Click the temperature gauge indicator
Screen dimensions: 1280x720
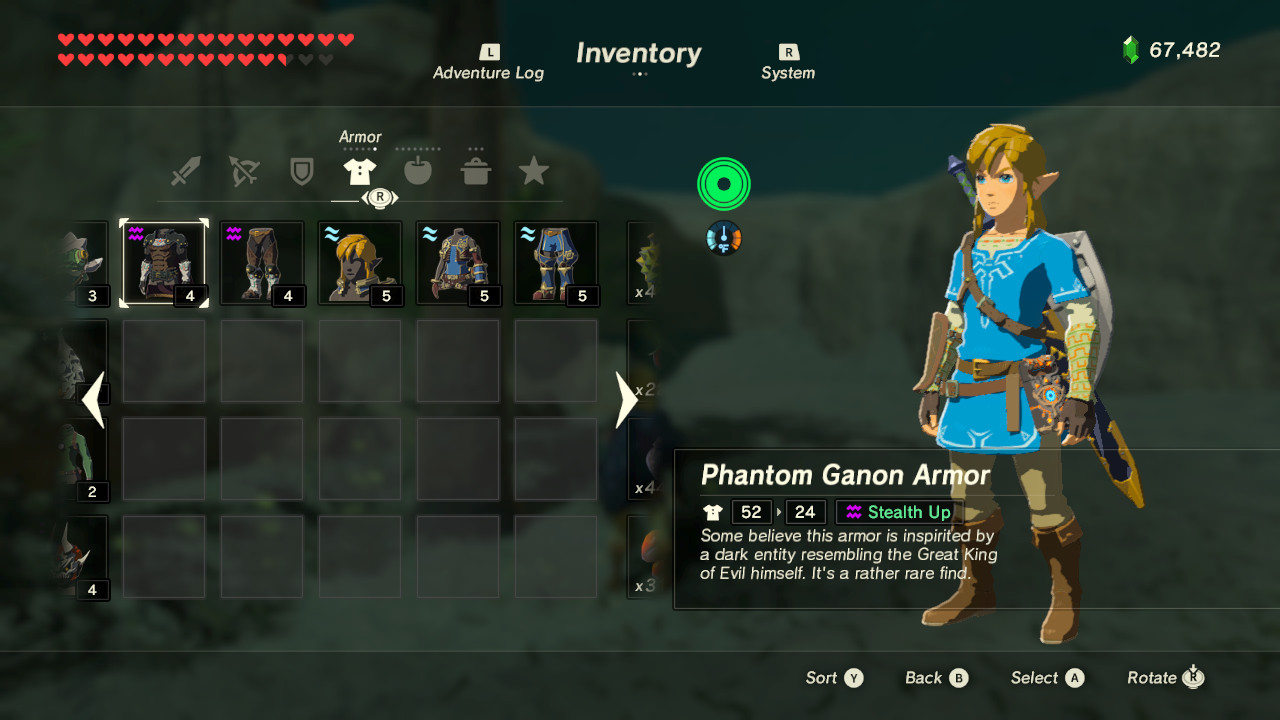pos(722,239)
